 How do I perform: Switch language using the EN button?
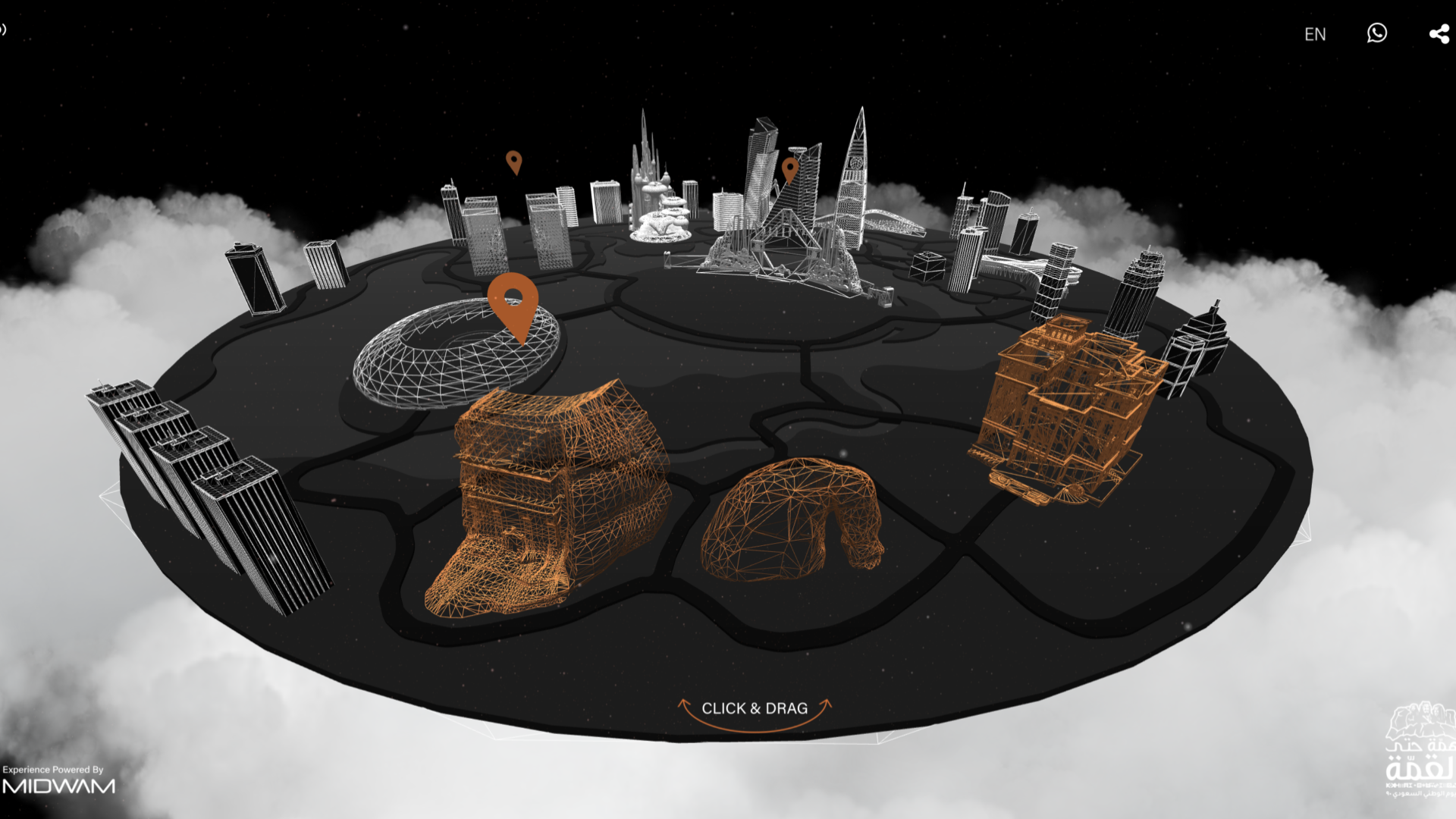tap(1315, 34)
